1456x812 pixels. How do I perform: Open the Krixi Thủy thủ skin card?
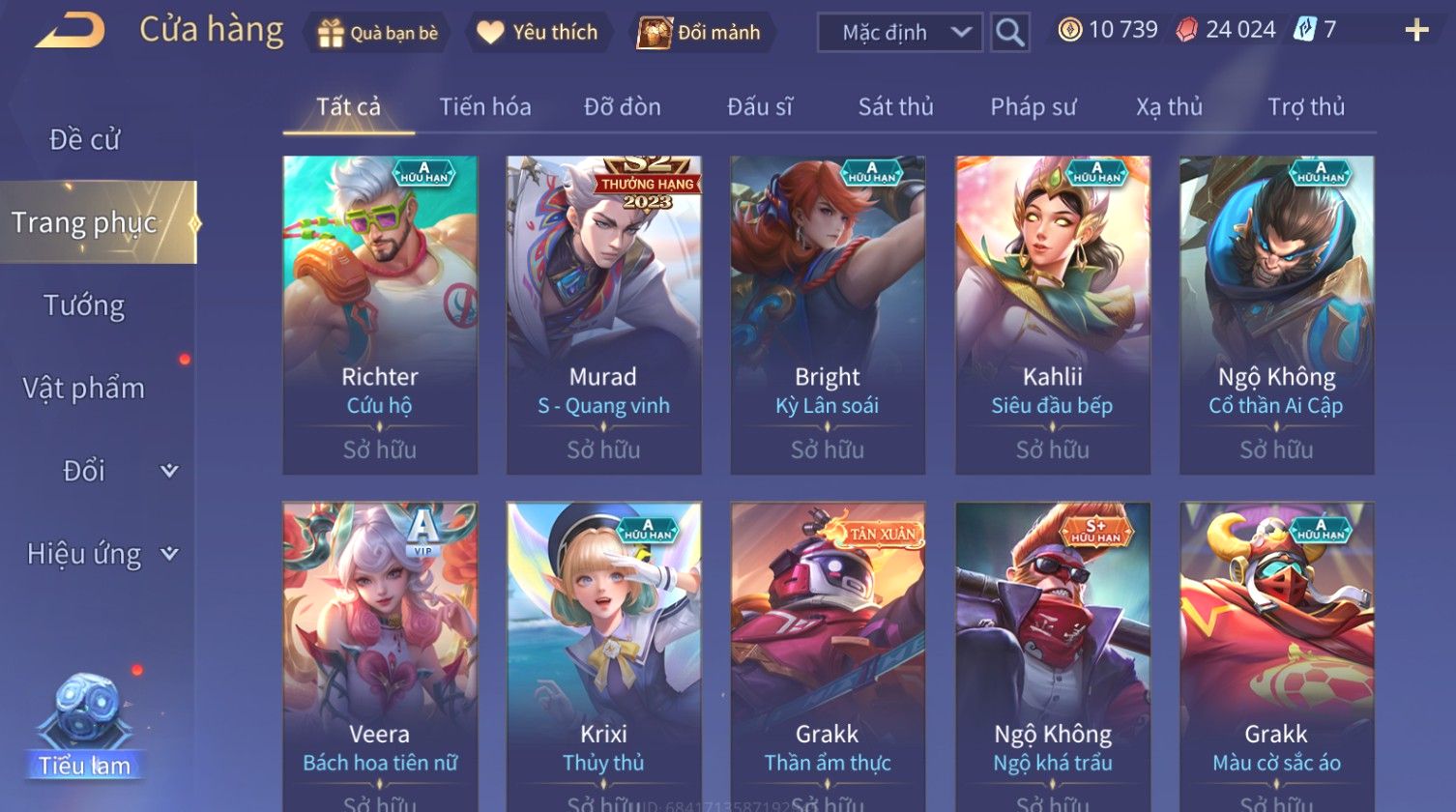click(x=603, y=657)
